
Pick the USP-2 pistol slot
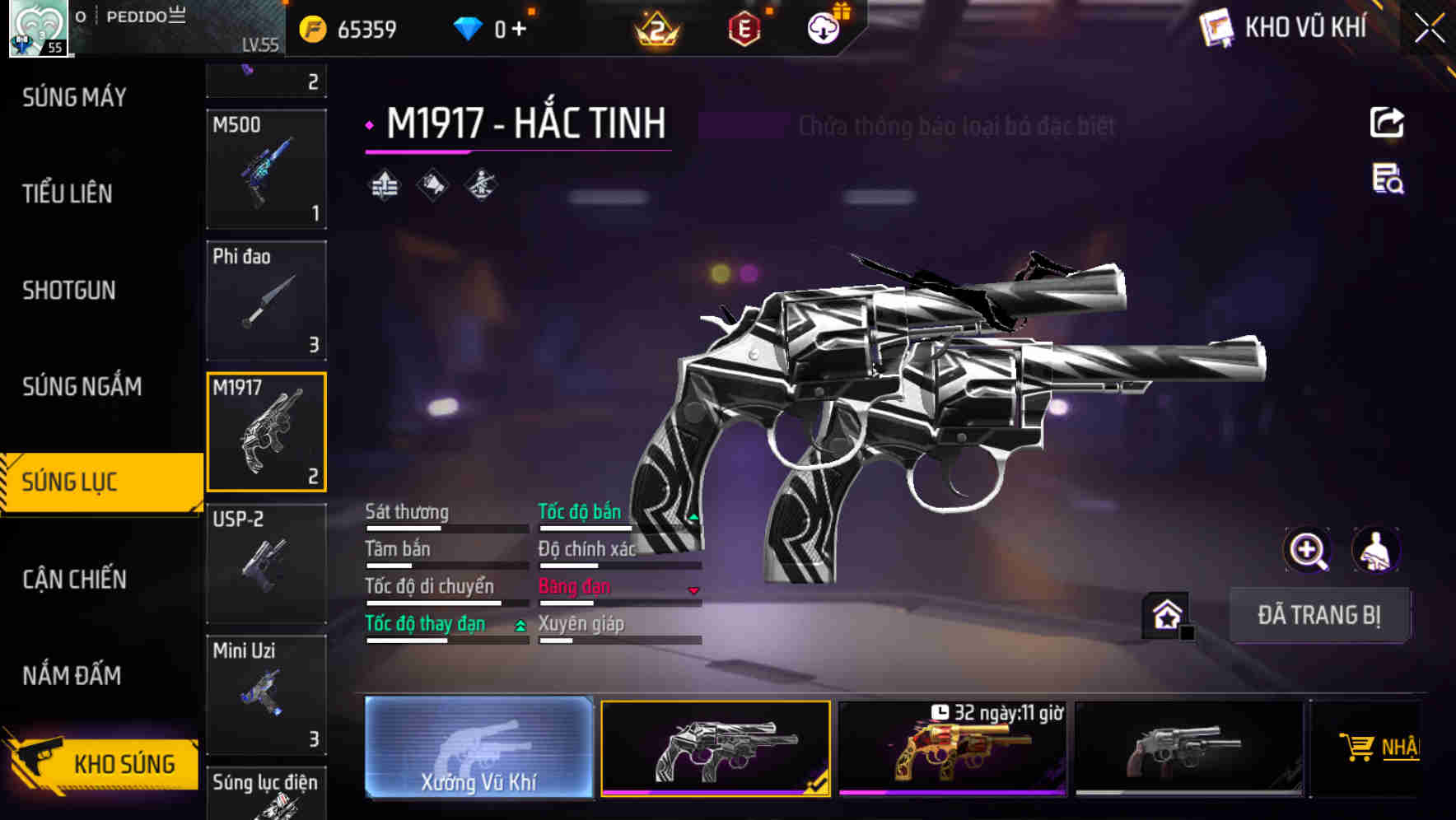pyautogui.click(x=266, y=563)
